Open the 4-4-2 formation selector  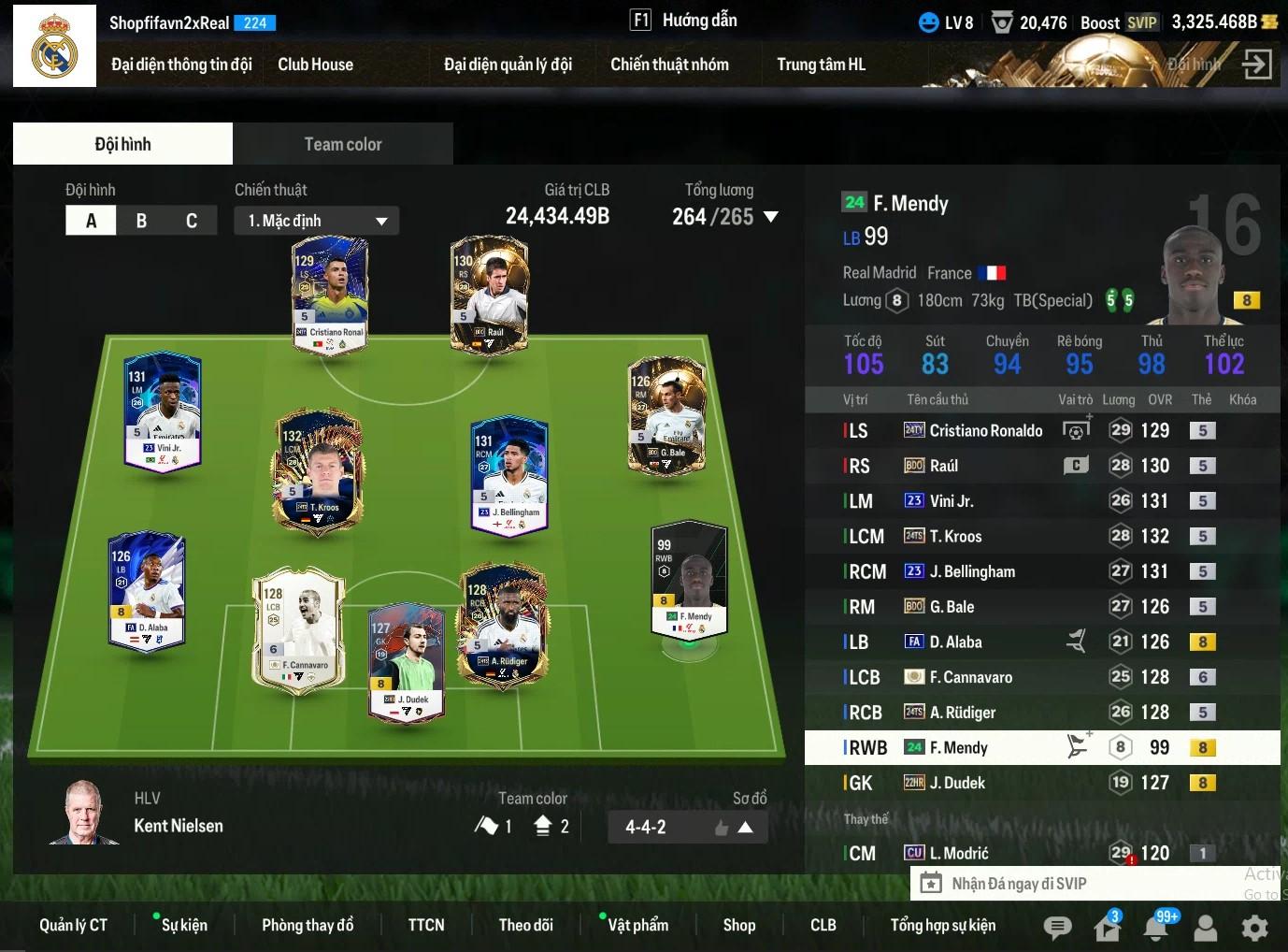(688, 827)
